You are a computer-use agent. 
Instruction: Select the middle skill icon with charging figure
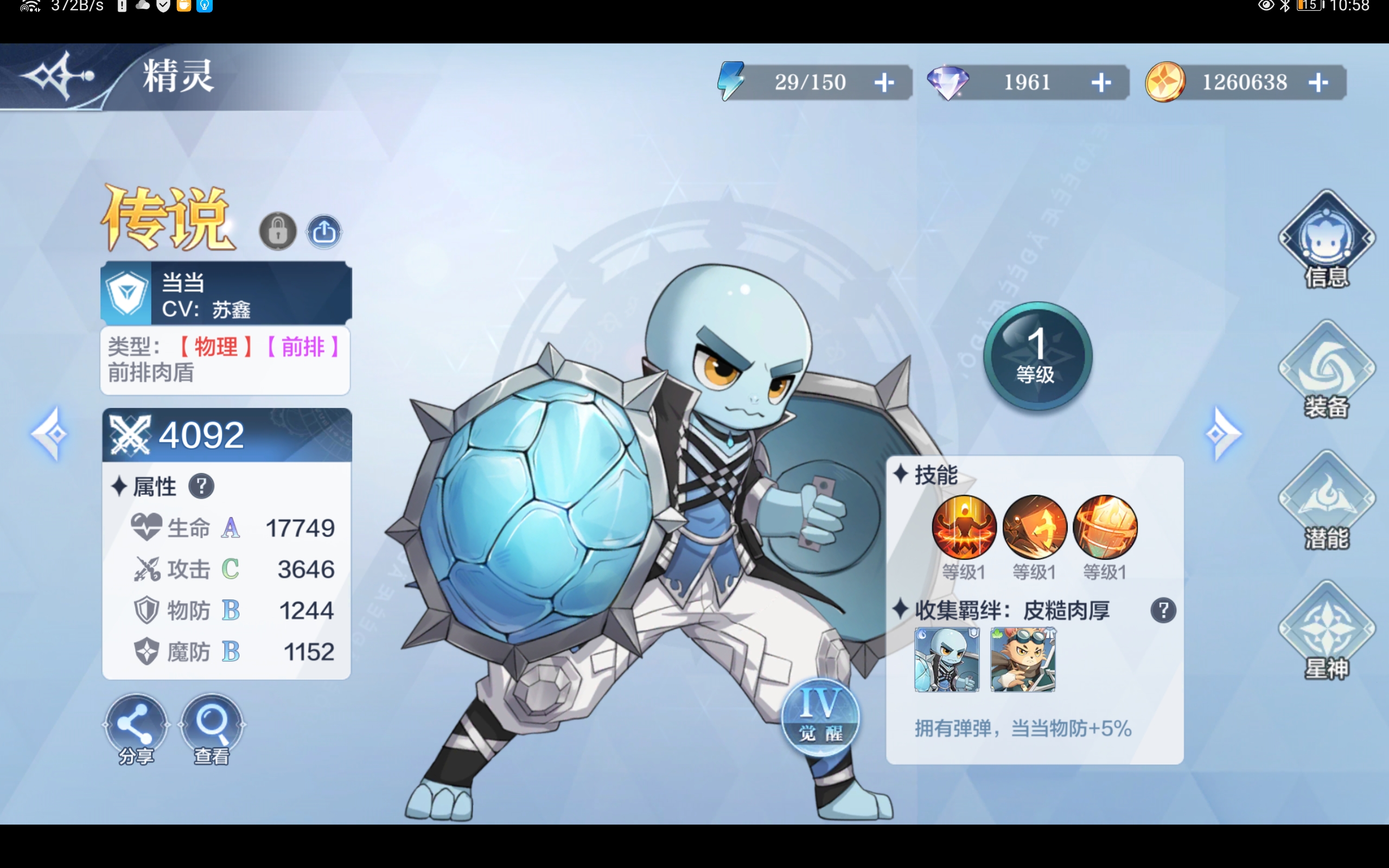click(x=1034, y=527)
